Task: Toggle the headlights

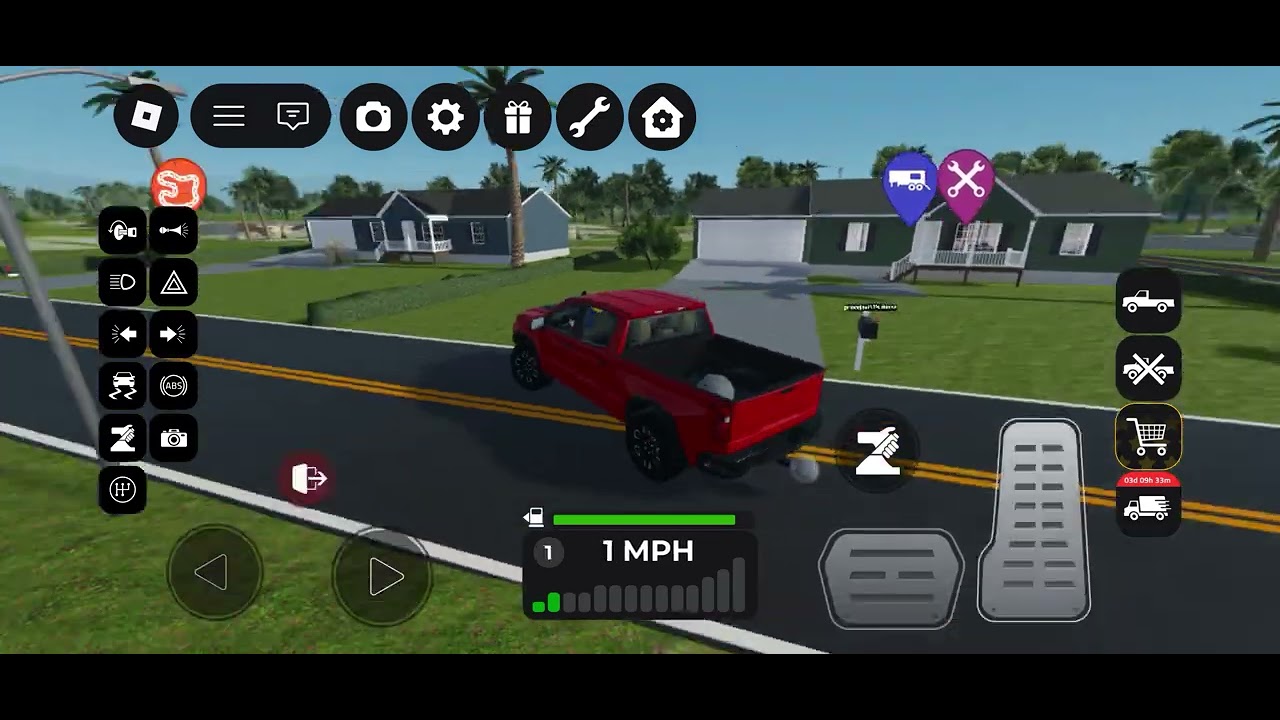Action: (123, 284)
